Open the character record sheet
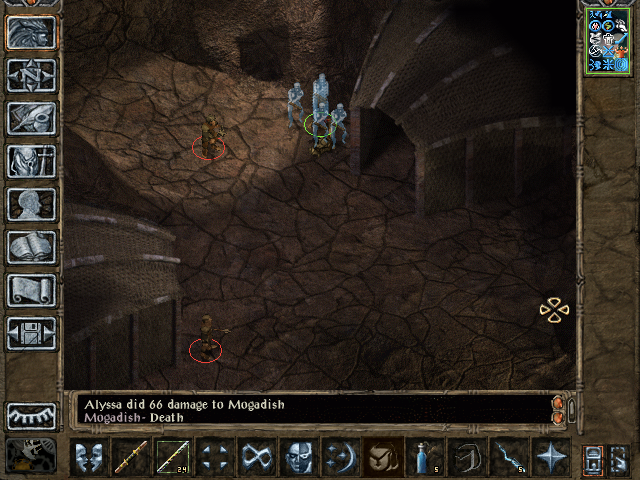 pos(31,204)
